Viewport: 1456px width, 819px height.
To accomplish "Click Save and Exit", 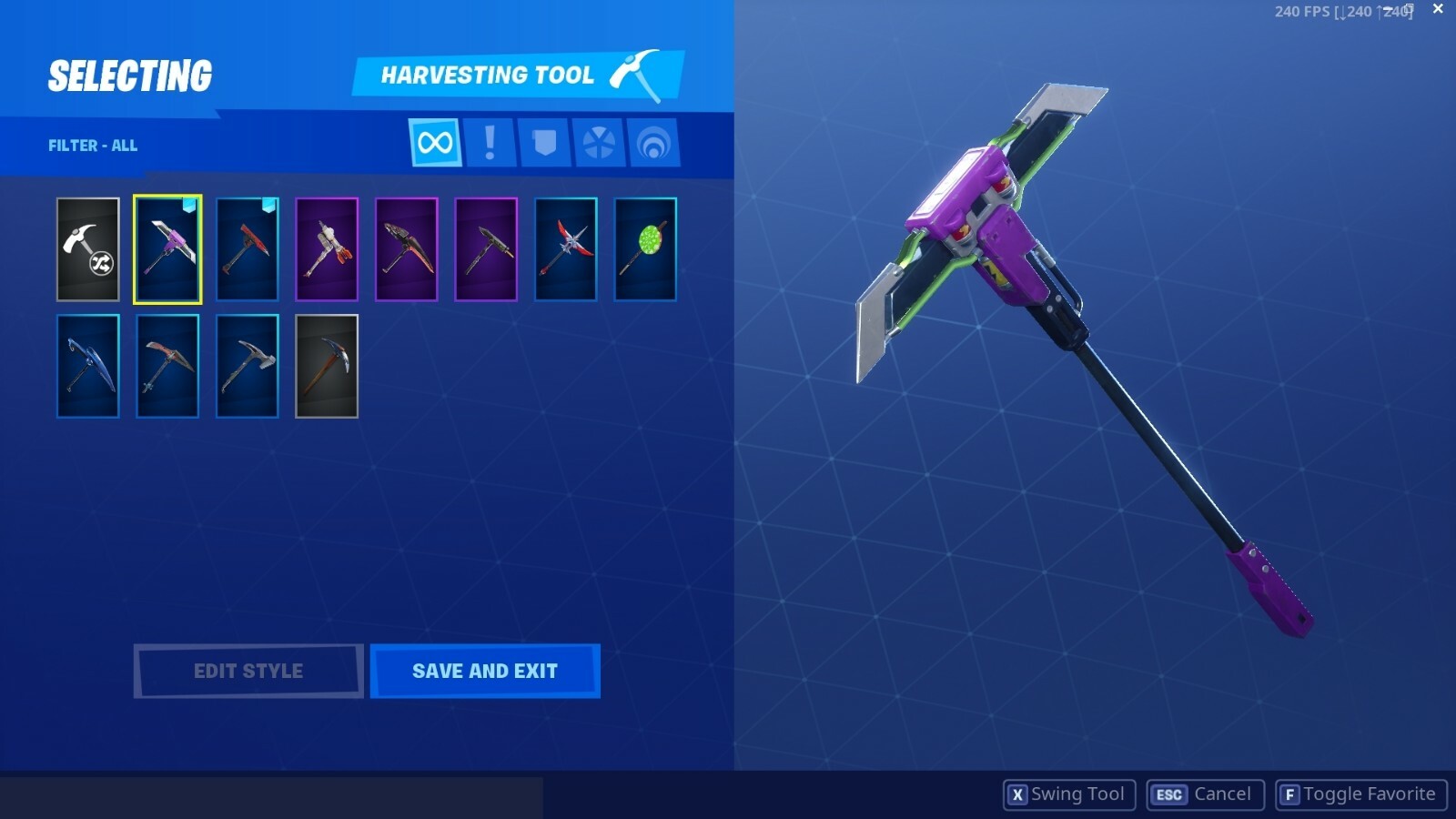I will click(485, 671).
